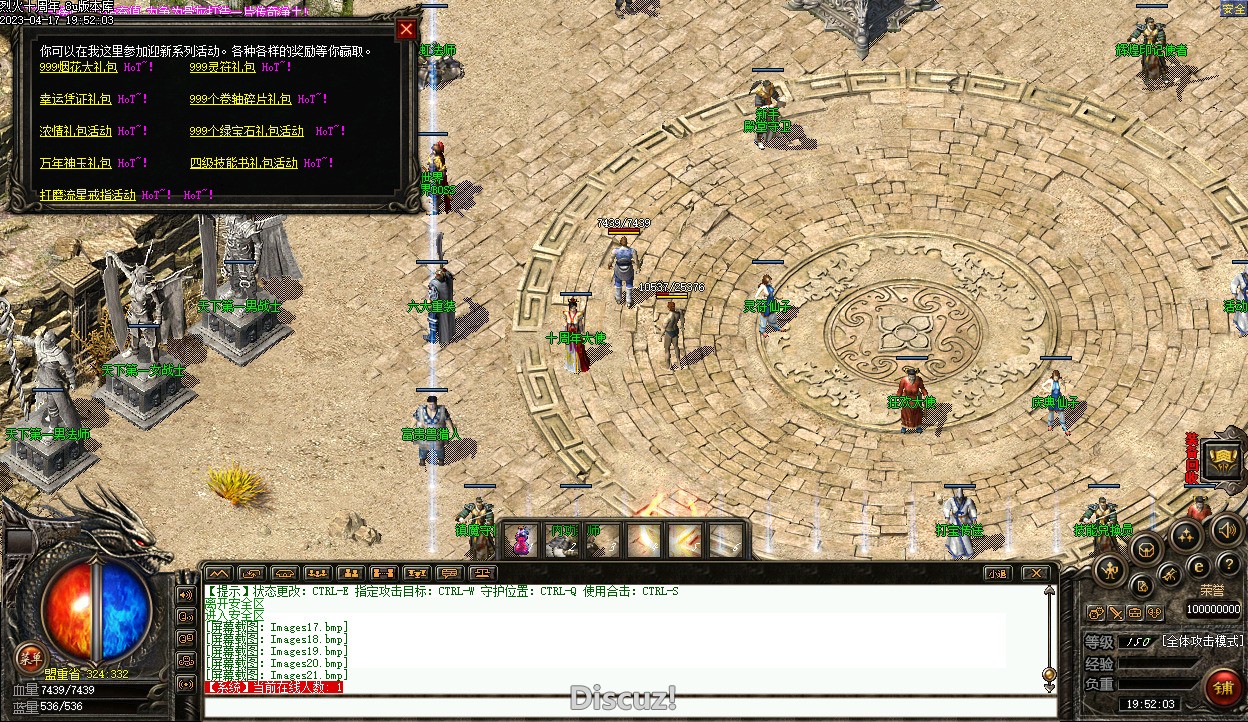1248x722 pixels.
Task: Open the character figure round button
Action: point(1109,571)
